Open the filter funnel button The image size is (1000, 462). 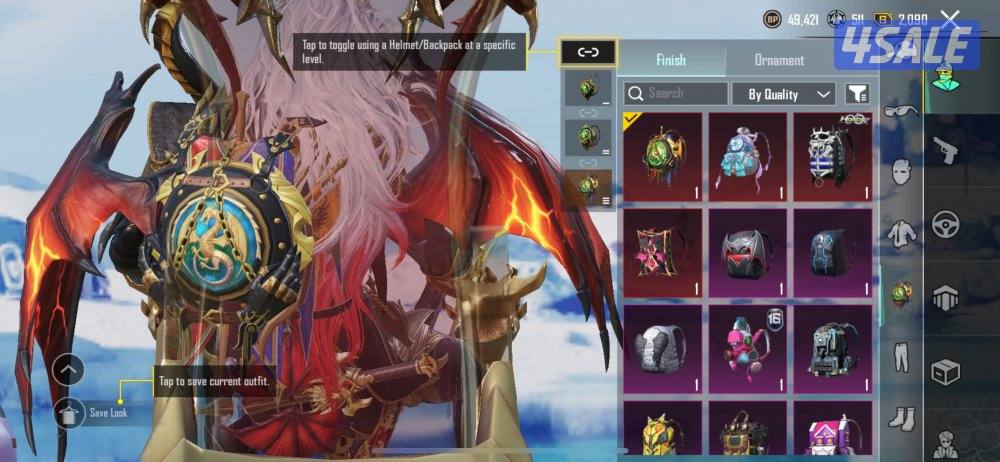(x=857, y=94)
